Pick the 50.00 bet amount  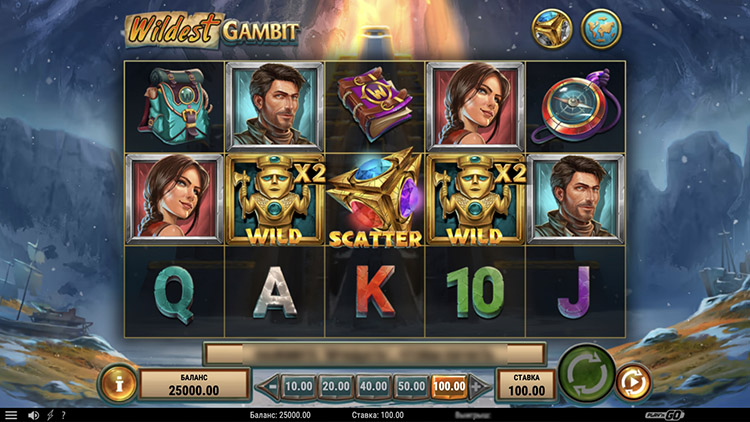pos(410,385)
